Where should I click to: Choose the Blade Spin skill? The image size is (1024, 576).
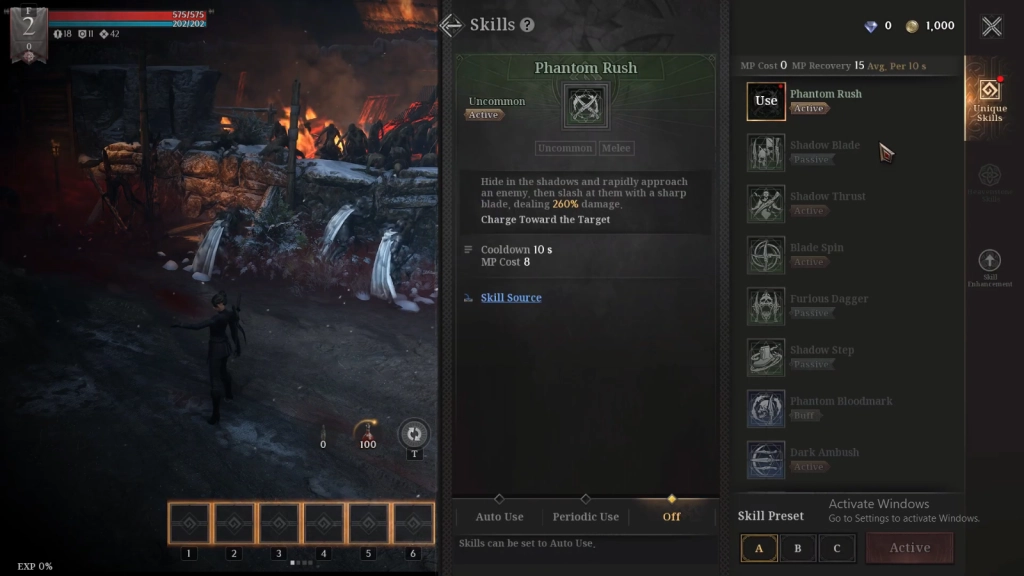coord(766,254)
